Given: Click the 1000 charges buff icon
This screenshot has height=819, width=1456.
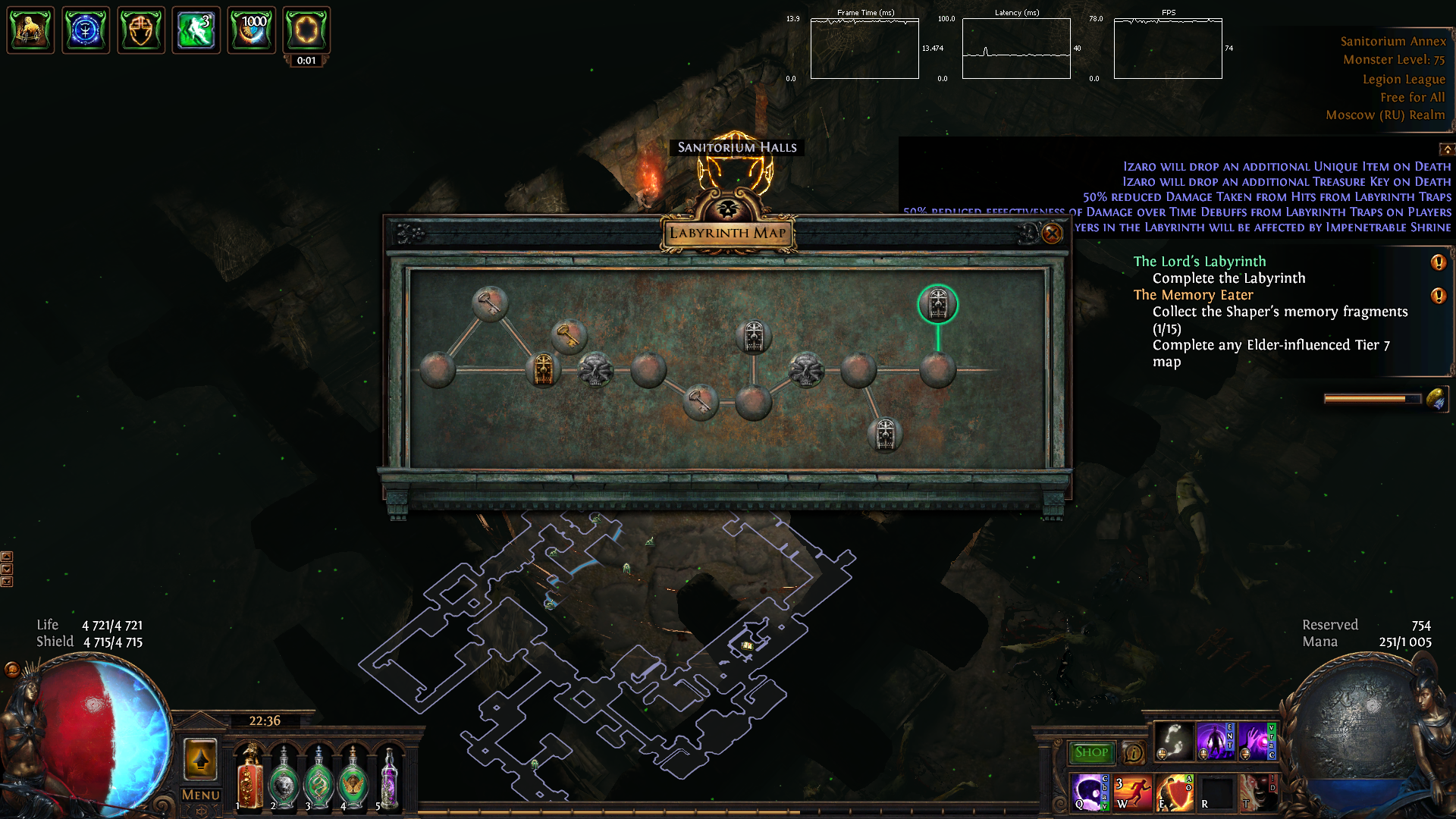Looking at the screenshot, I should pos(251,30).
